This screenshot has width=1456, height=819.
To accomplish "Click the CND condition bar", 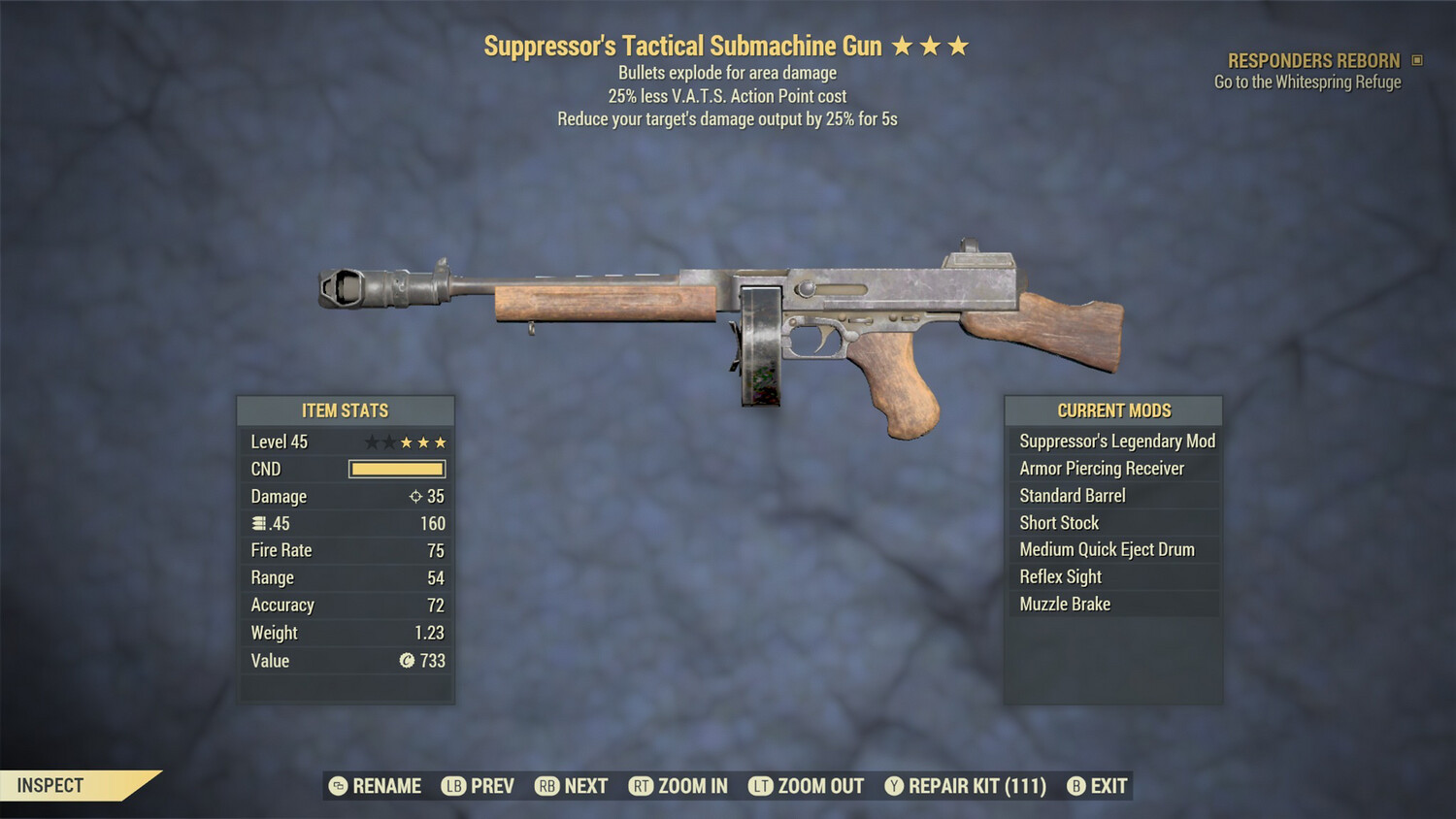I will [x=396, y=469].
